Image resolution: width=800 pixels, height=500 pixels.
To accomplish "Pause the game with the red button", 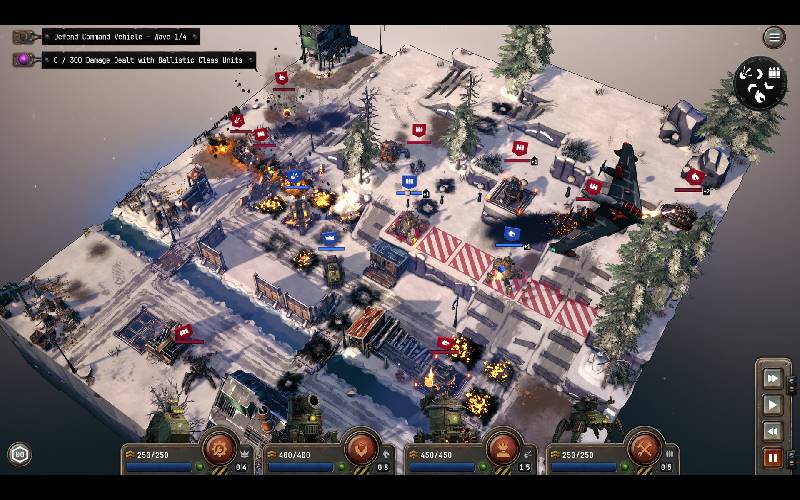I will point(772,458).
